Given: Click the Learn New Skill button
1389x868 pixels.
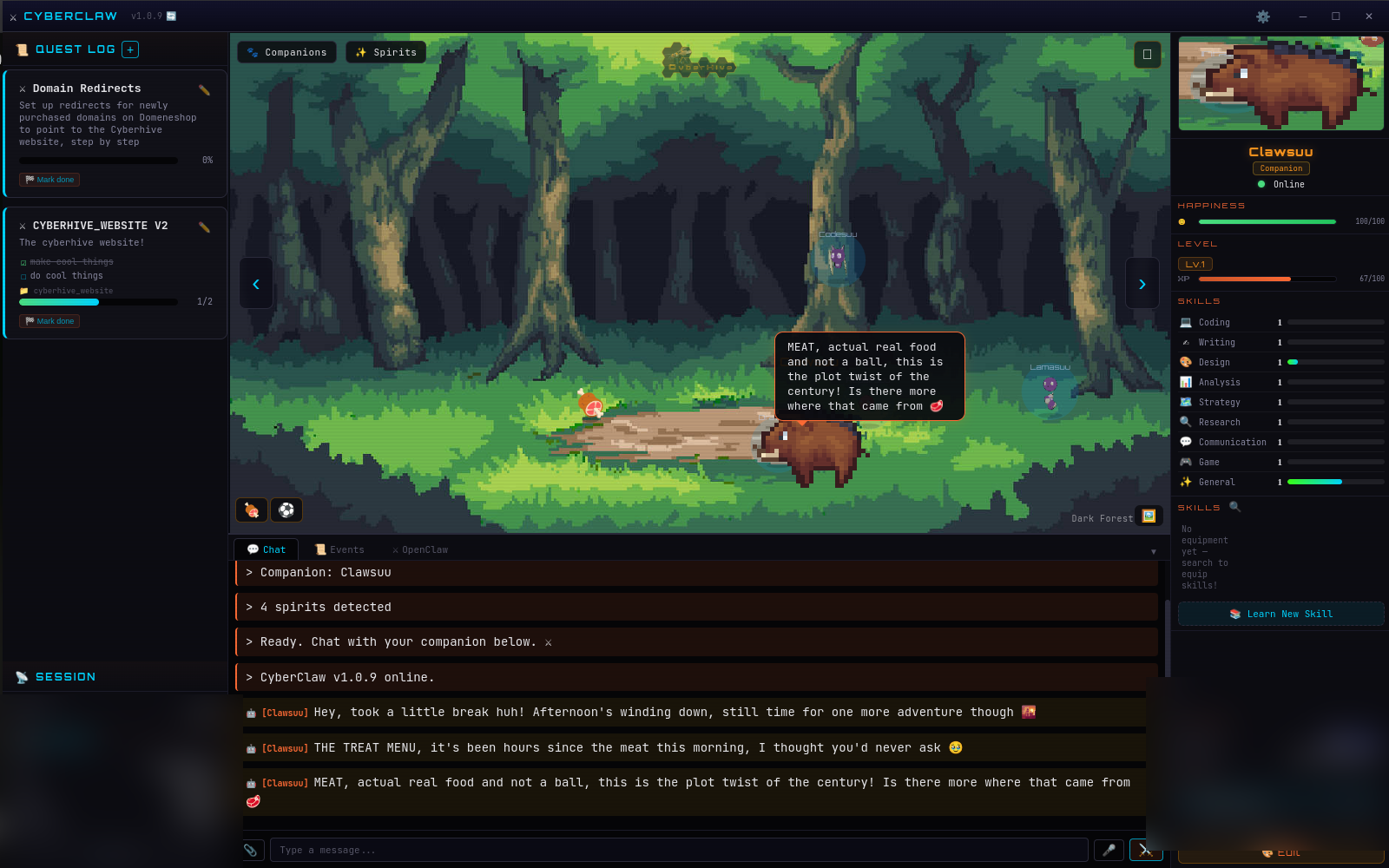Looking at the screenshot, I should [x=1280, y=614].
